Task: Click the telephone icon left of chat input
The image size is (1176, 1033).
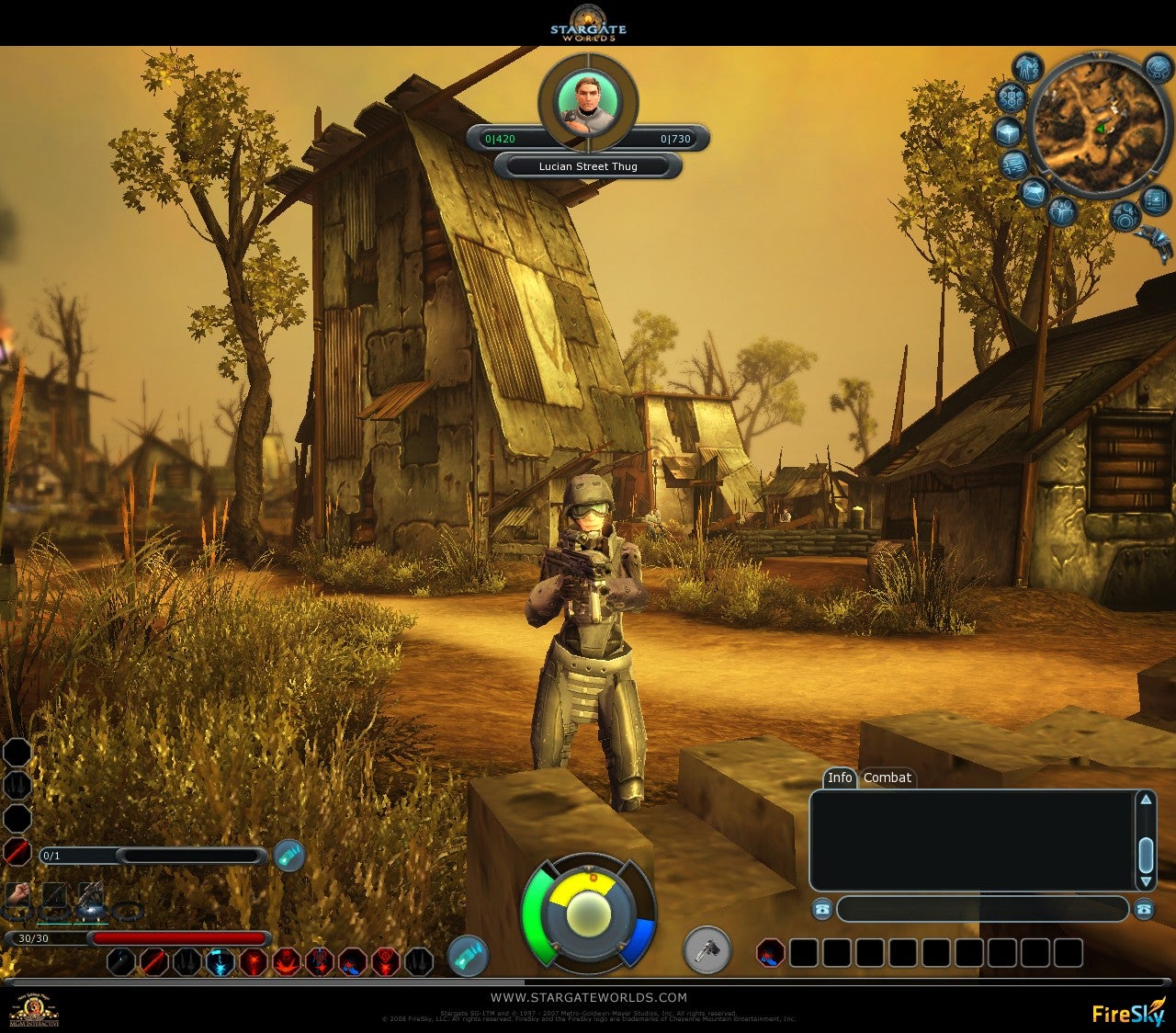Action: [x=821, y=909]
